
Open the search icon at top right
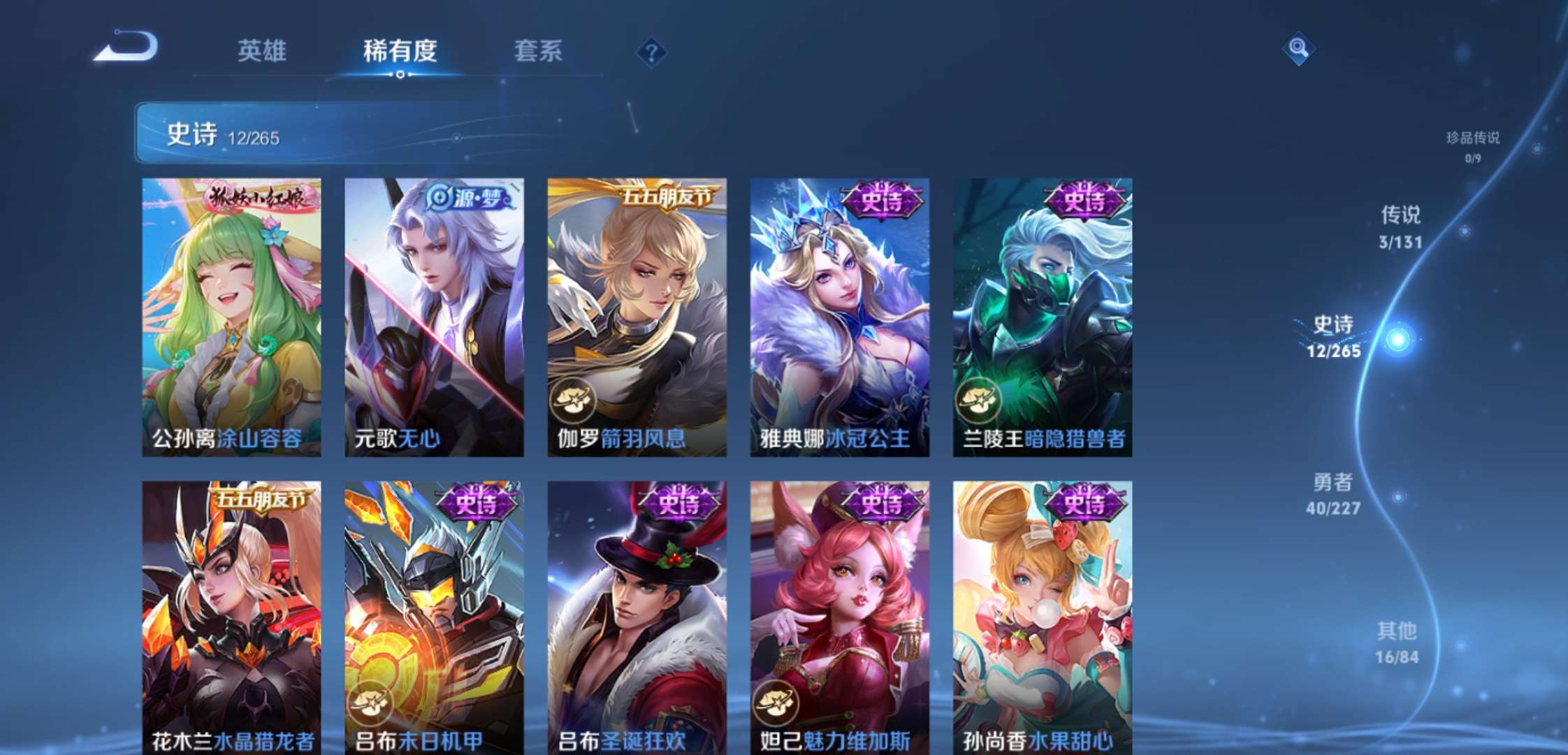(x=1298, y=48)
